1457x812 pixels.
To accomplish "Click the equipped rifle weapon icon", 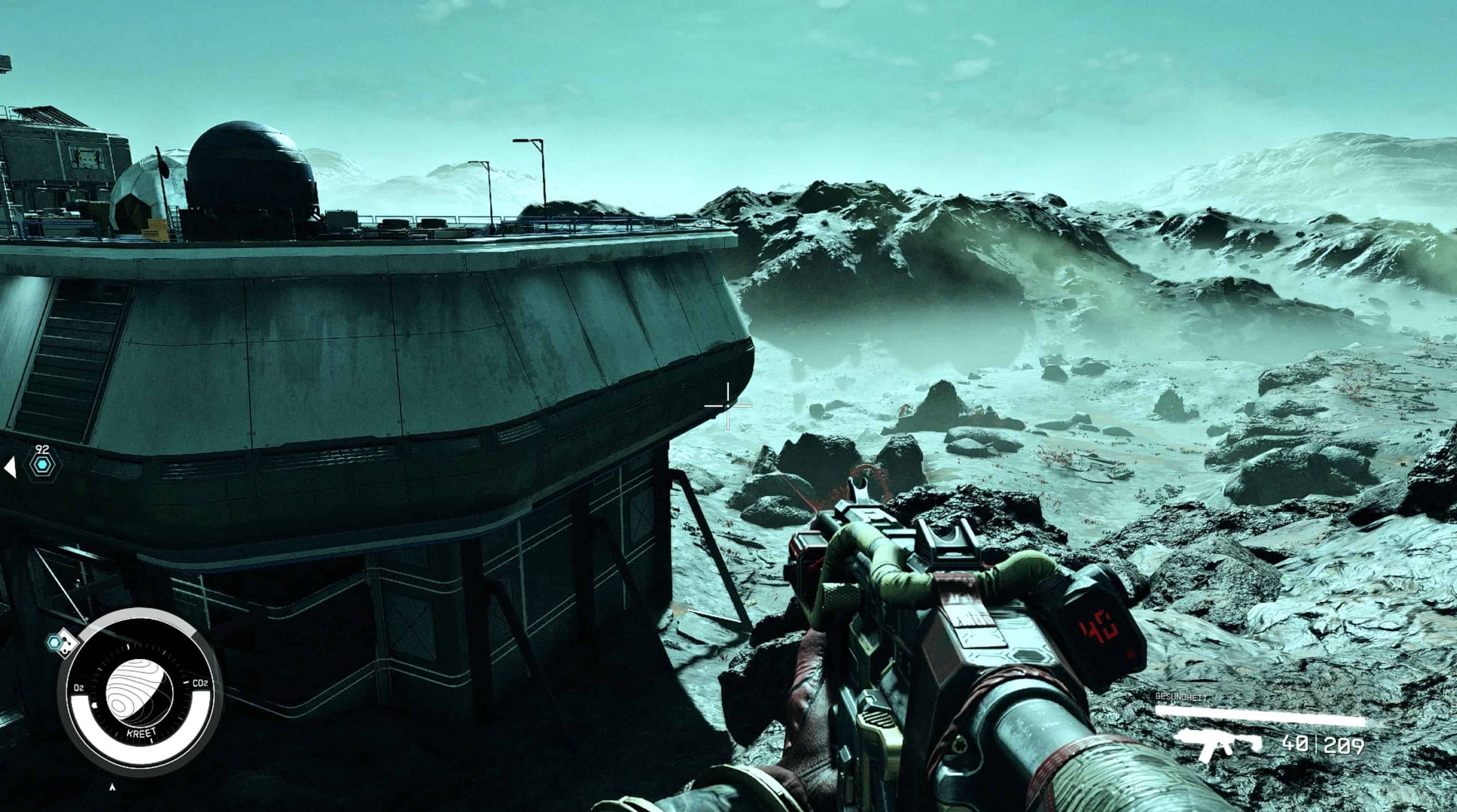I will click(1217, 745).
